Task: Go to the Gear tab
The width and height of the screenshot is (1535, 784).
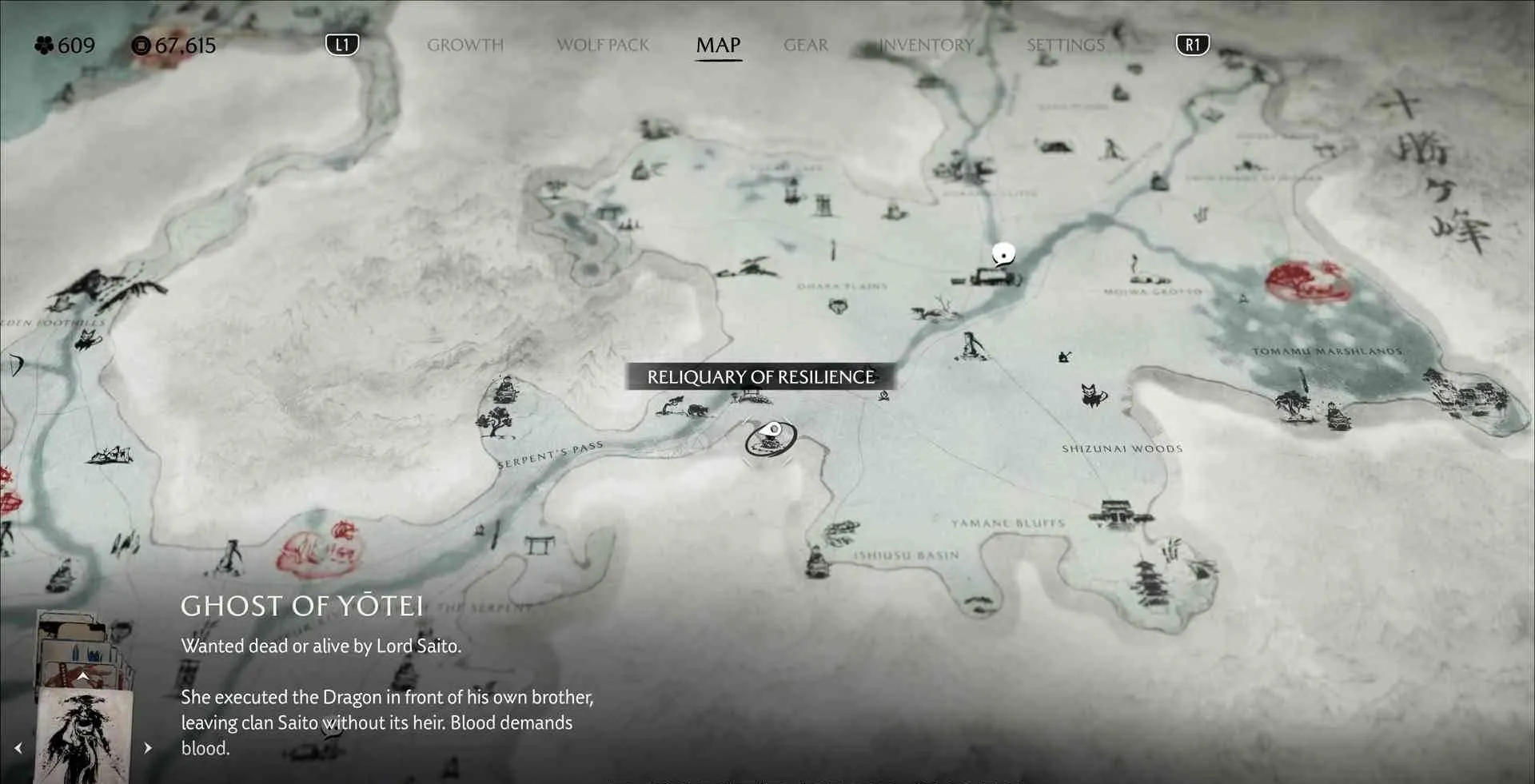Action: coord(805,46)
